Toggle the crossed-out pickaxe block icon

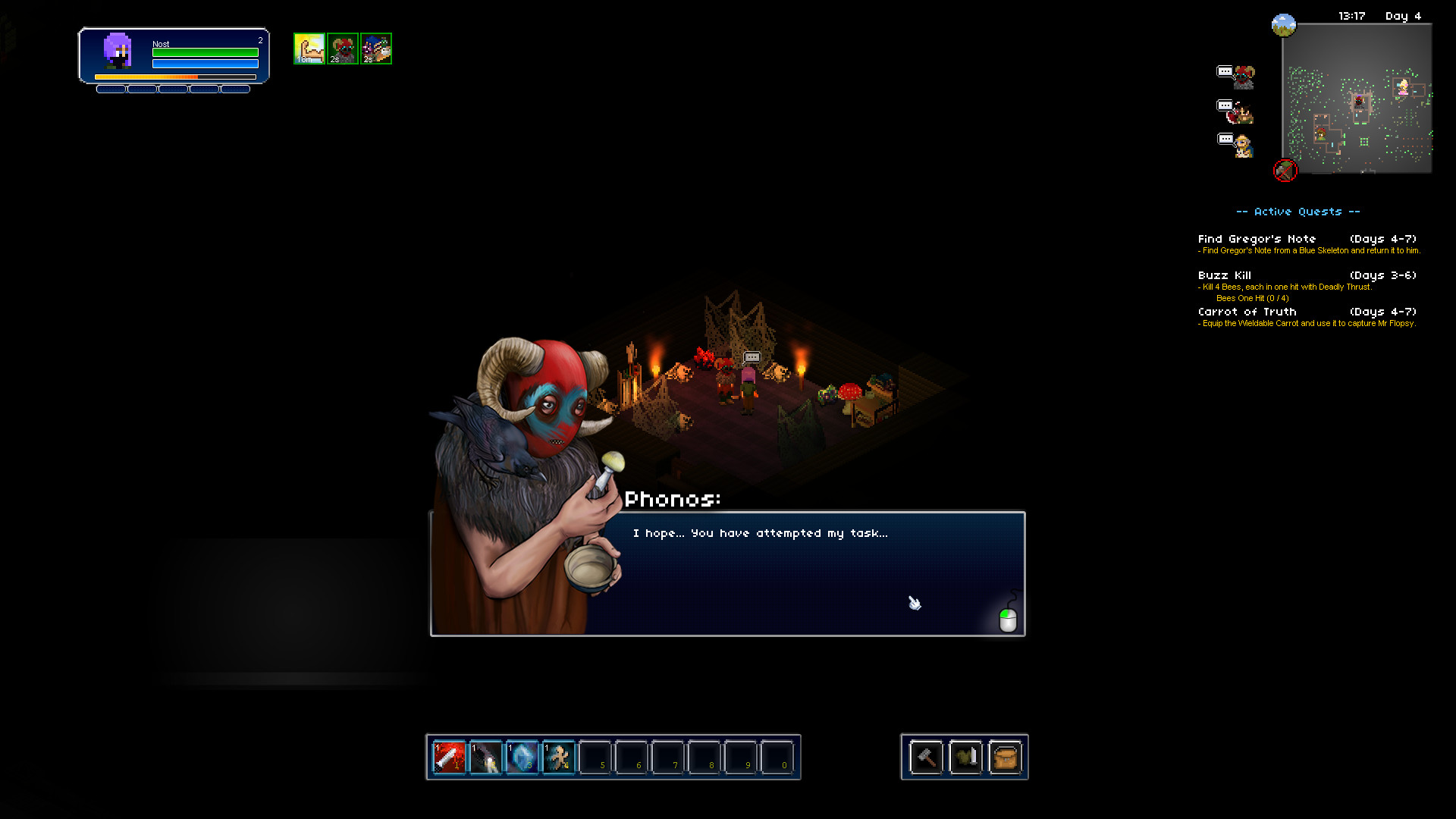pyautogui.click(x=1285, y=170)
